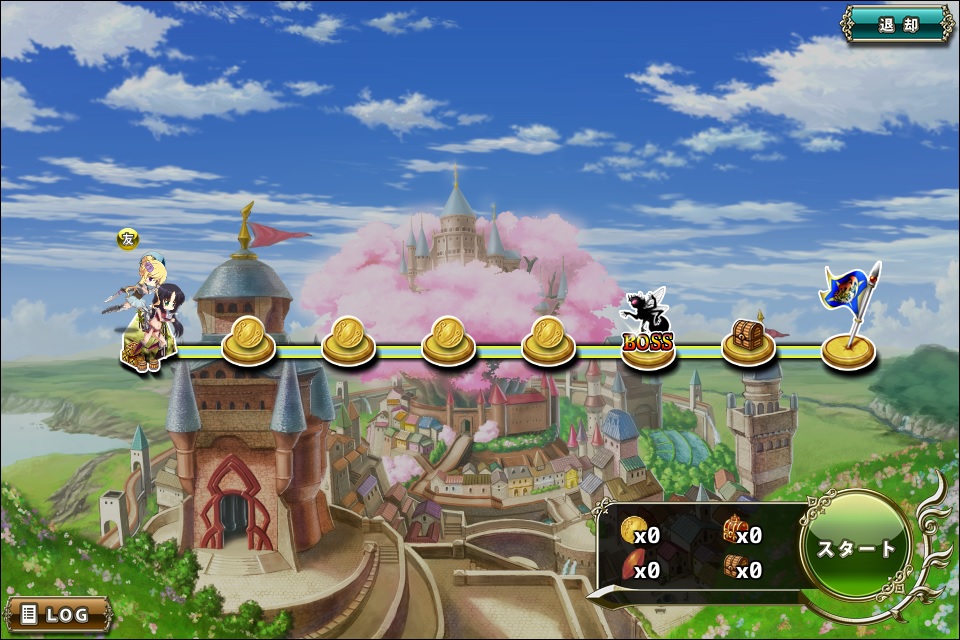Select the treasure chest stage node
Screen dimensions: 960x640
[748, 341]
